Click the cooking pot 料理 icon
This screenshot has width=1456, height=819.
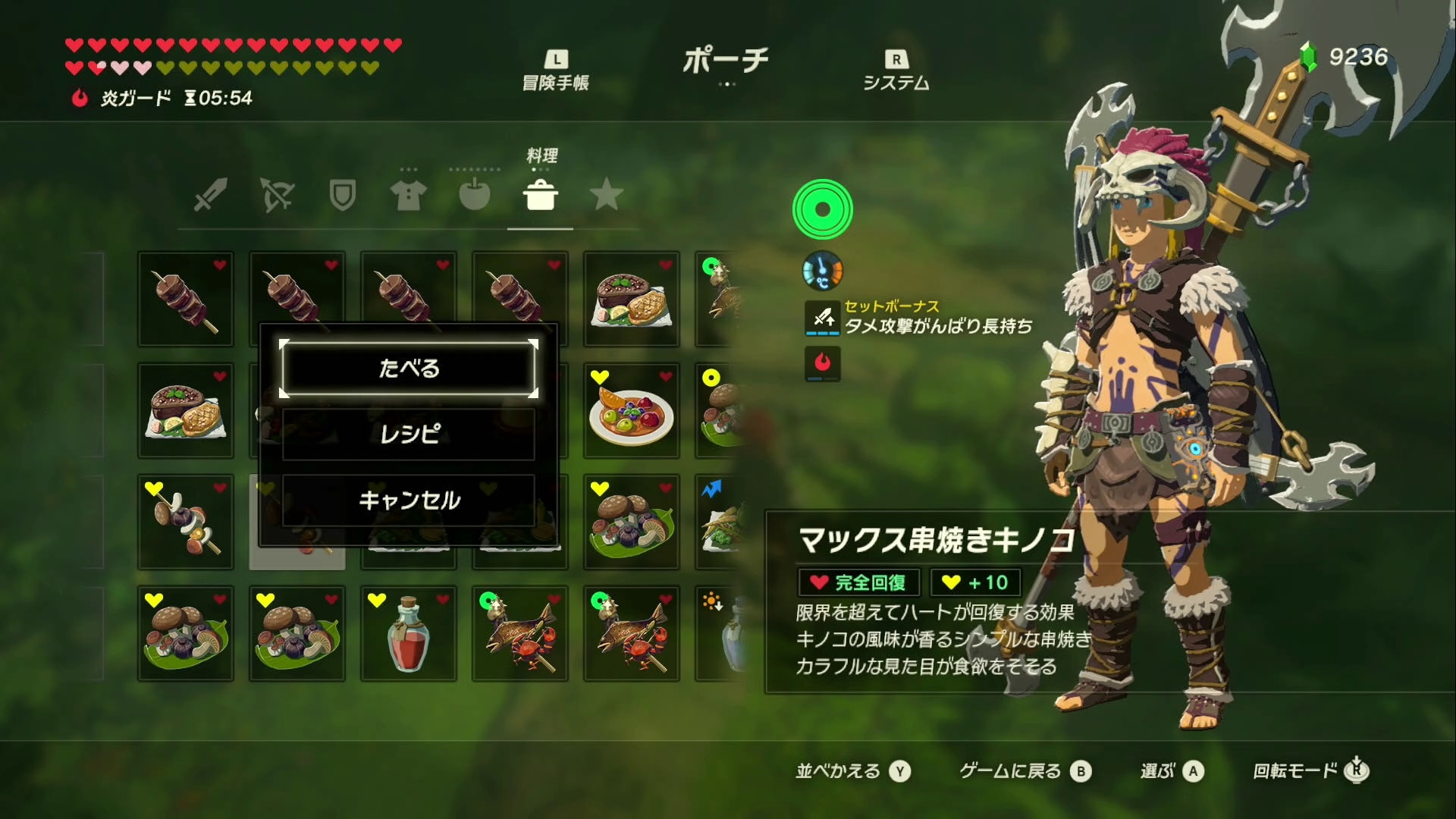pos(540,196)
